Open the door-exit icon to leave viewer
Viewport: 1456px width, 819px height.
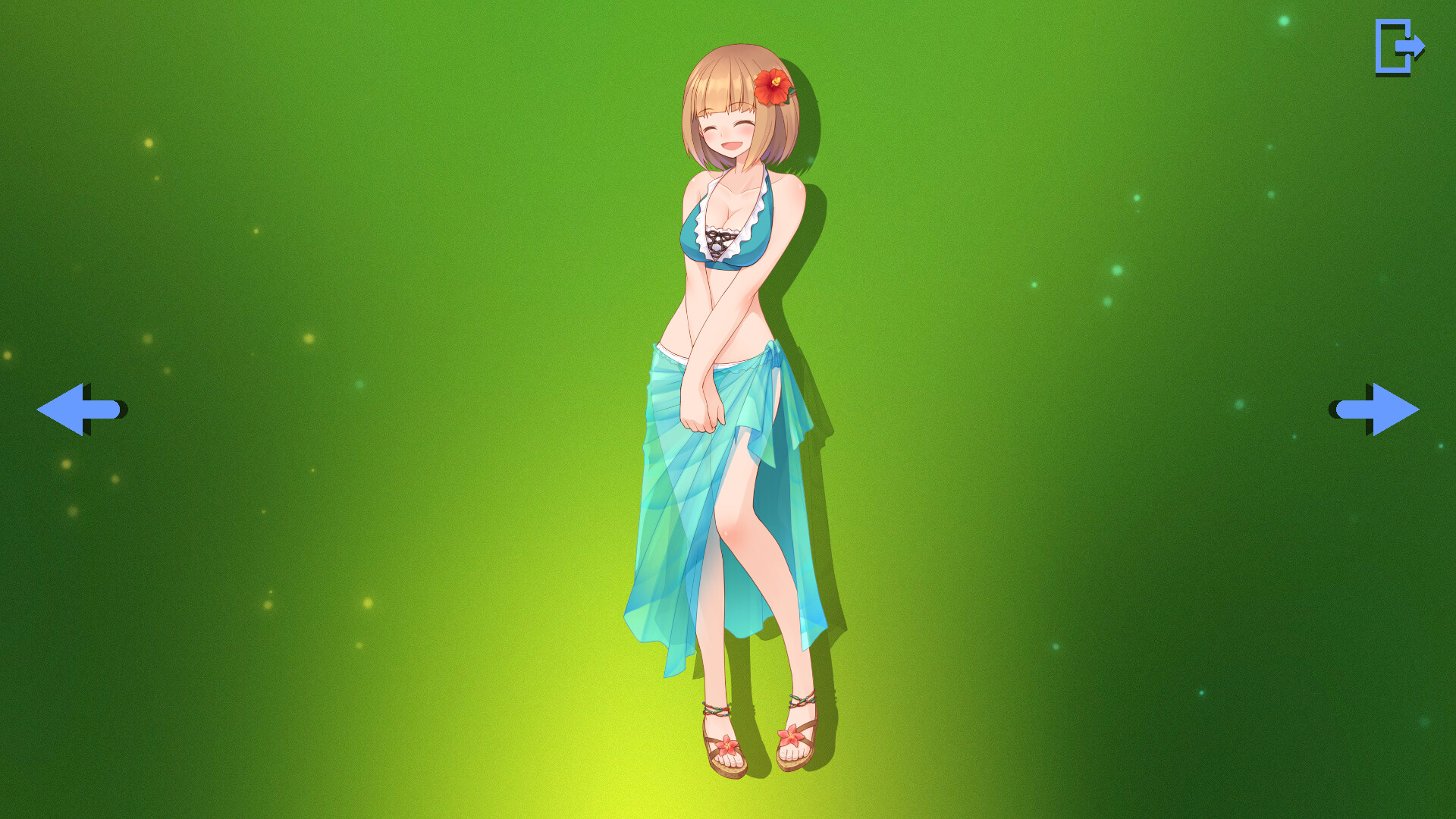pos(1399,49)
